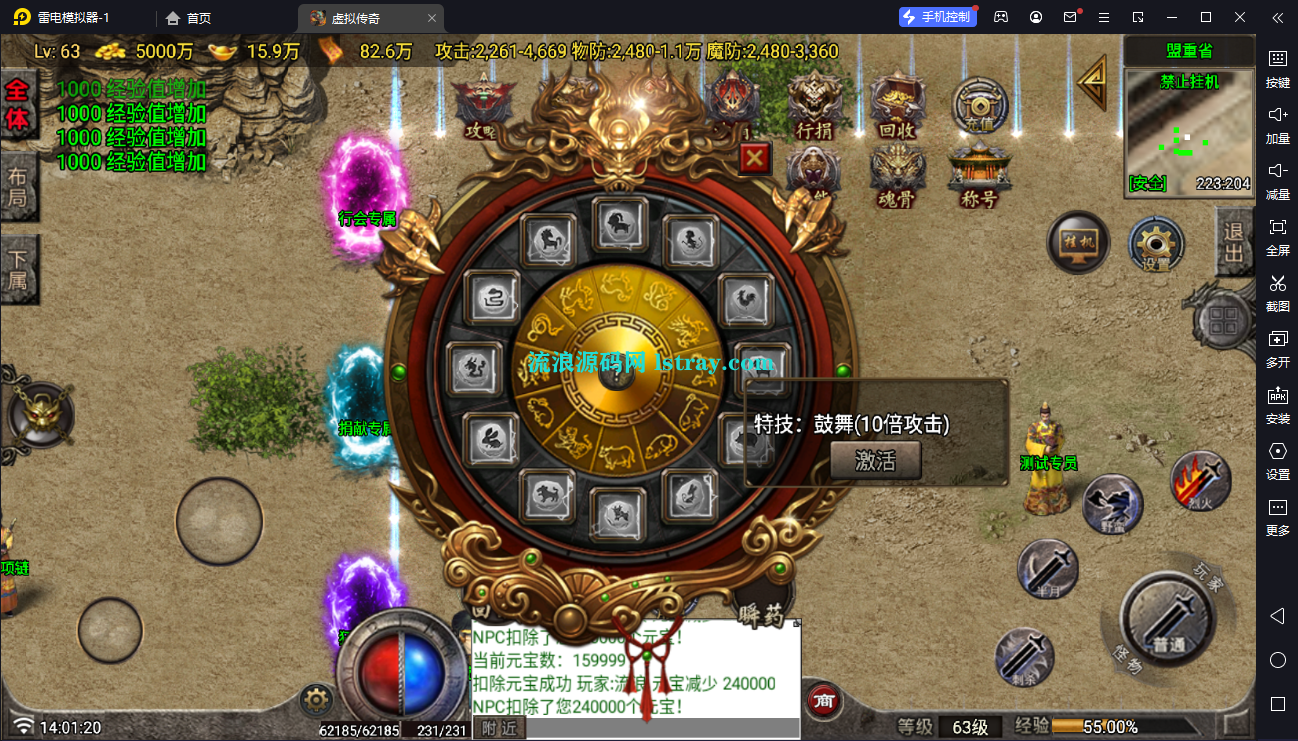Open the 魂骨 soul bone menu

tap(896, 176)
